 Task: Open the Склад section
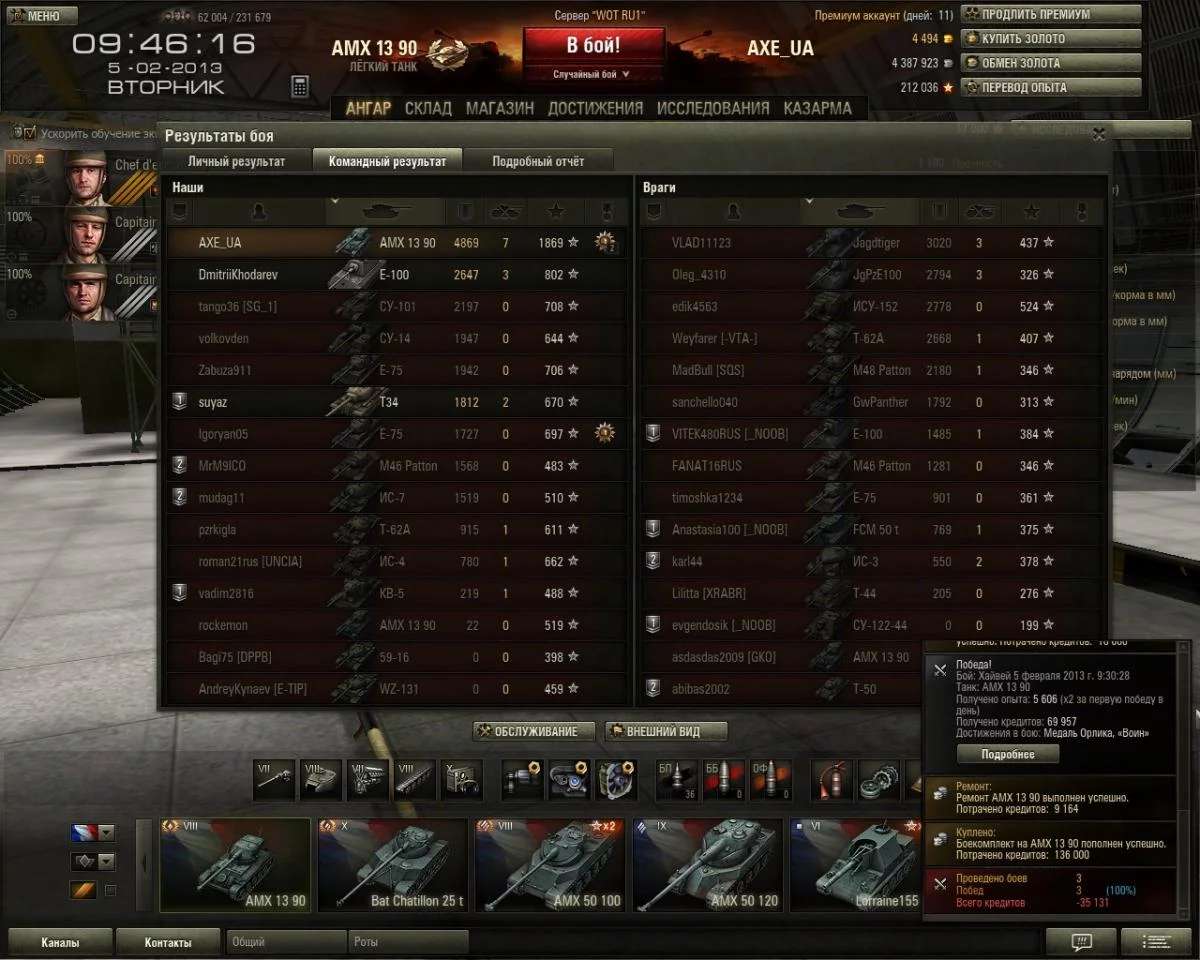[428, 108]
